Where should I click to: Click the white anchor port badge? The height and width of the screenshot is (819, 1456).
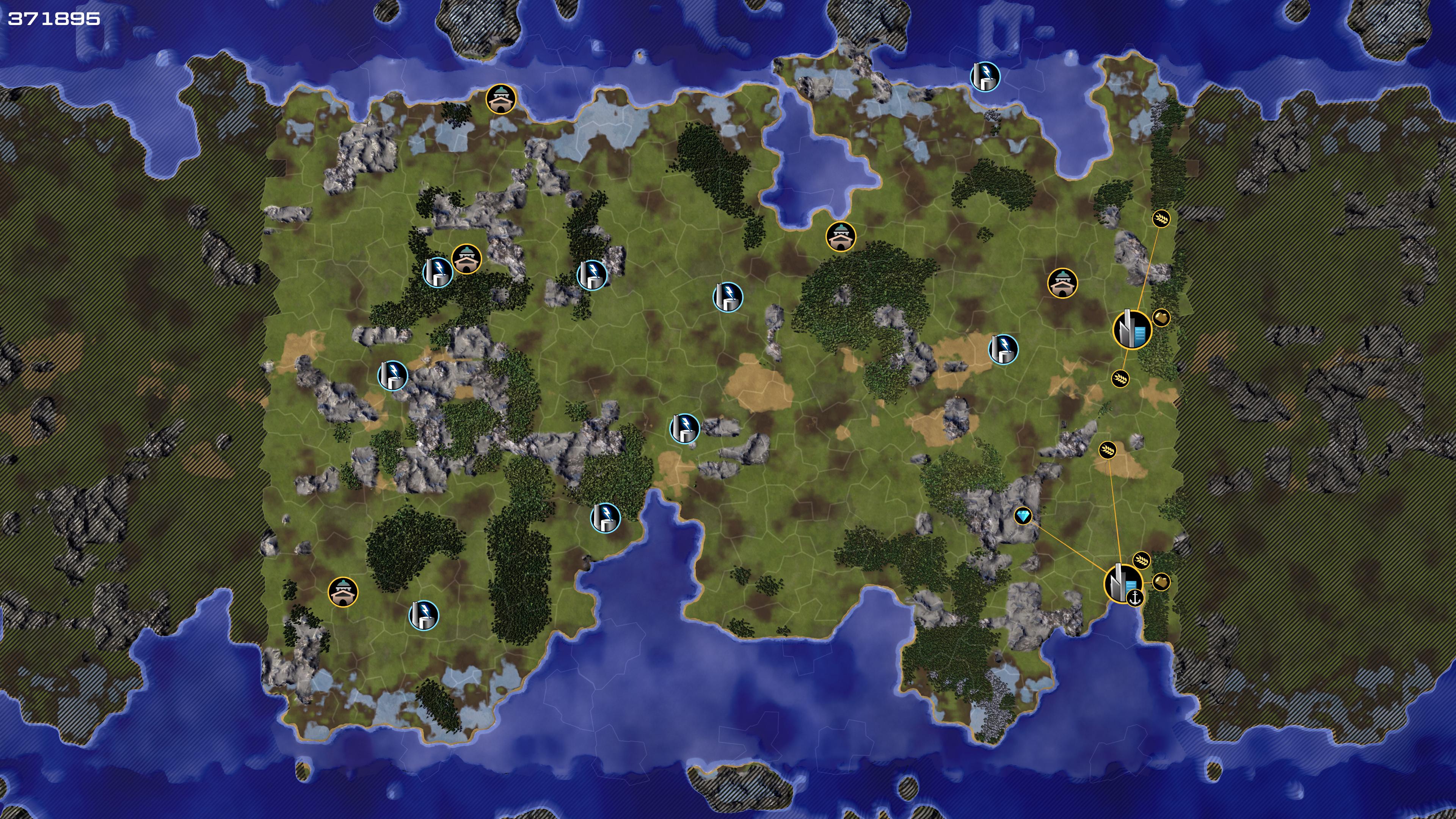coord(1134,598)
